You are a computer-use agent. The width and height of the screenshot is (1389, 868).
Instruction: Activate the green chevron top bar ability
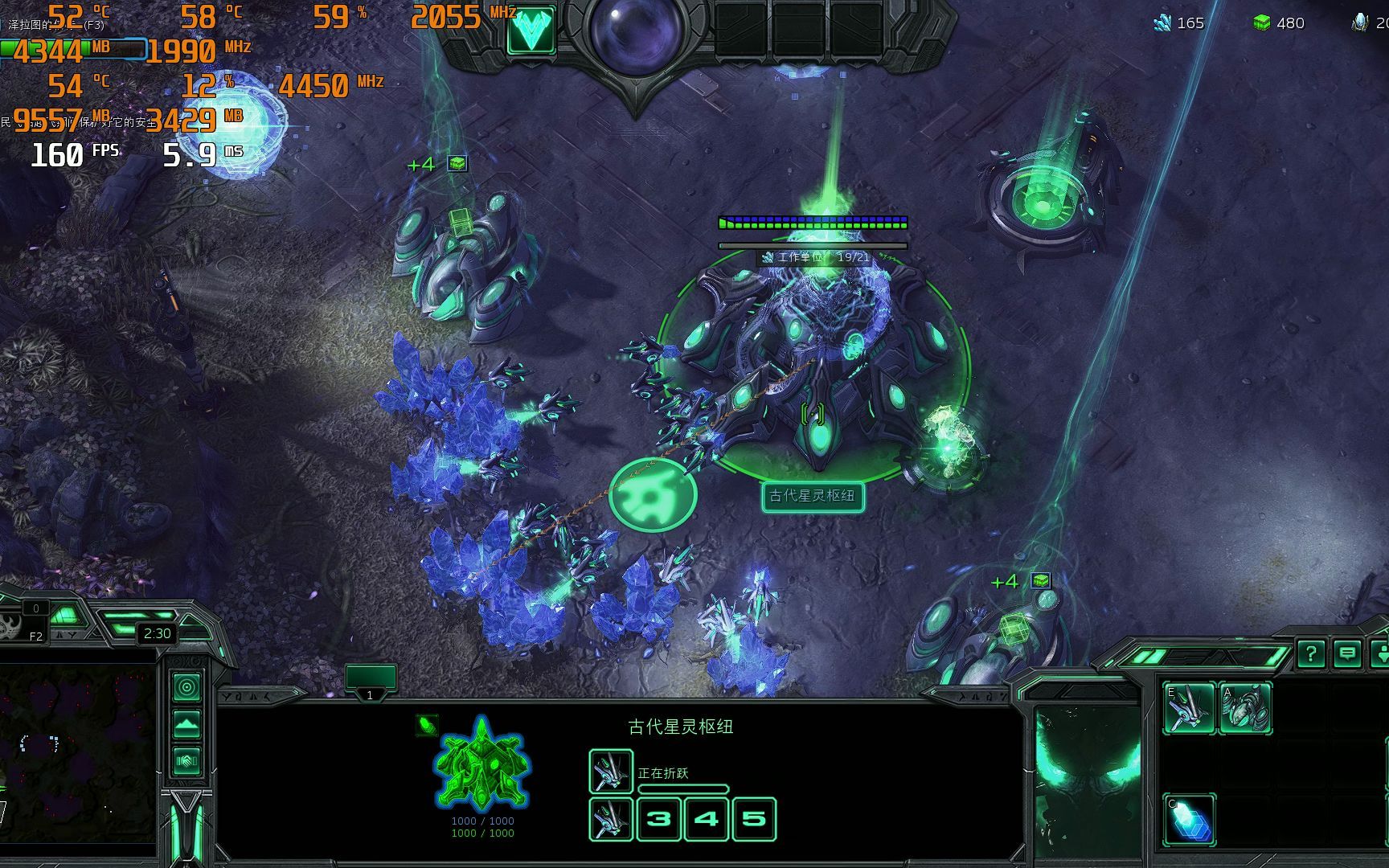tap(531, 31)
